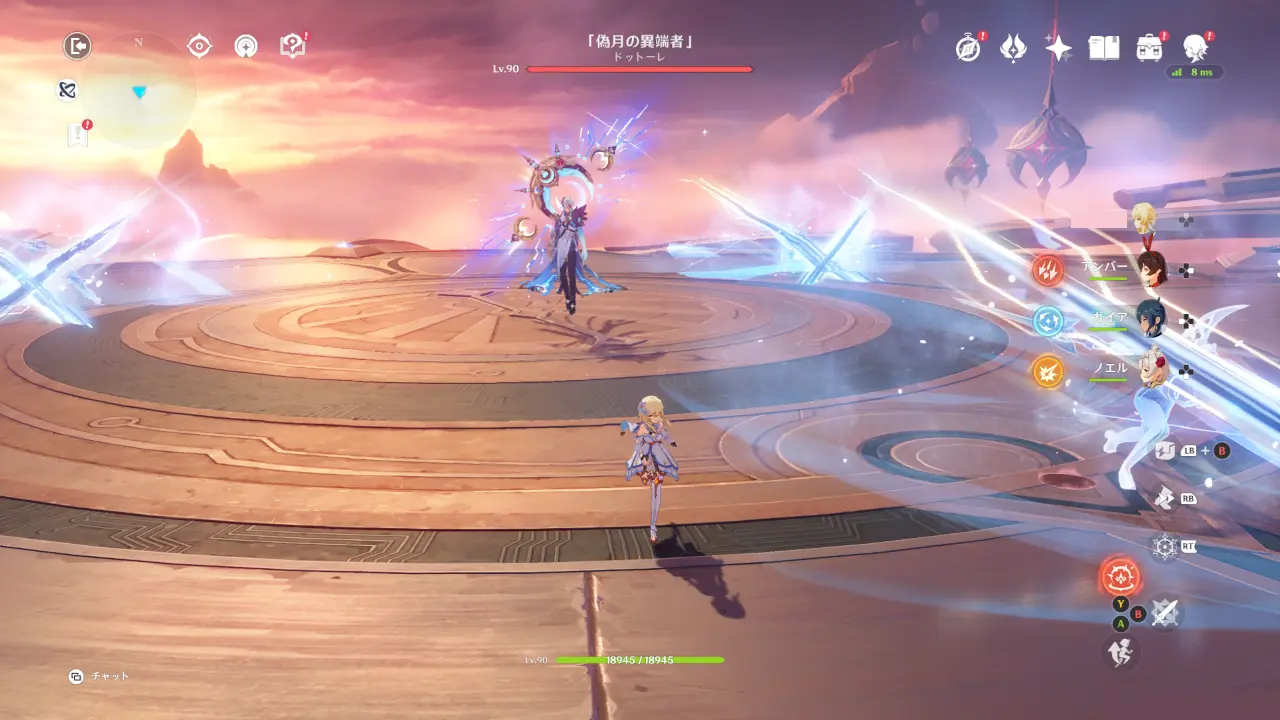Switch to party member ガイア
This screenshot has width=1280, height=720.
point(1151,320)
